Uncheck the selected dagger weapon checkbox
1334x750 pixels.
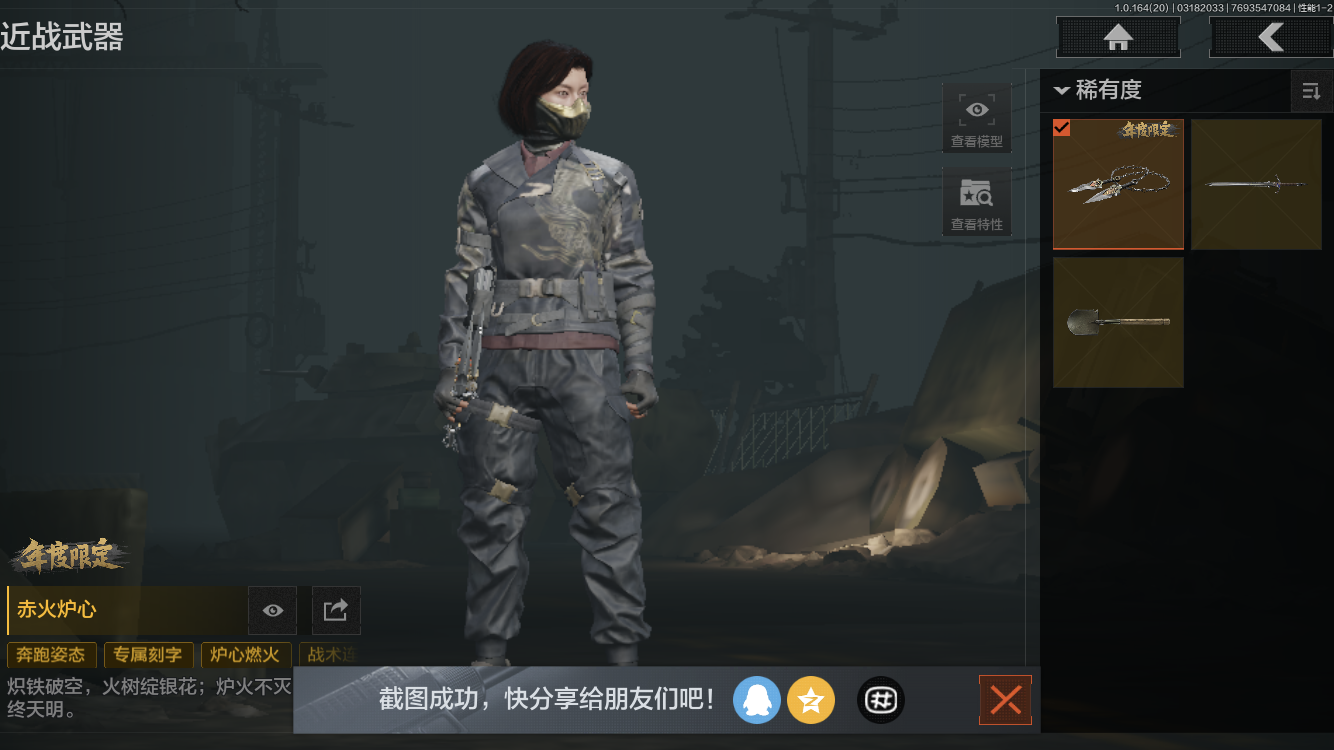point(1062,128)
